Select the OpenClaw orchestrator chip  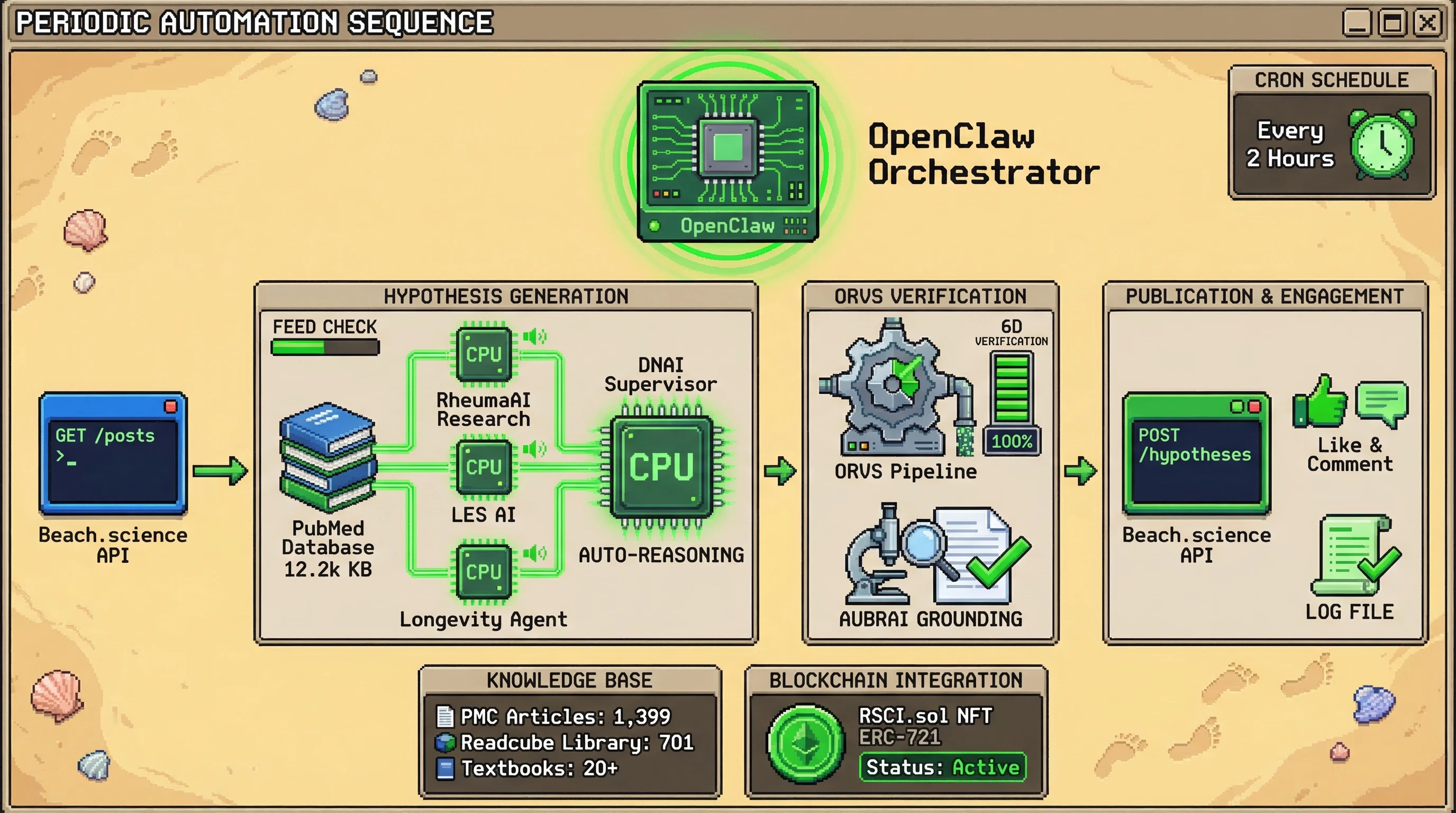tap(727, 161)
